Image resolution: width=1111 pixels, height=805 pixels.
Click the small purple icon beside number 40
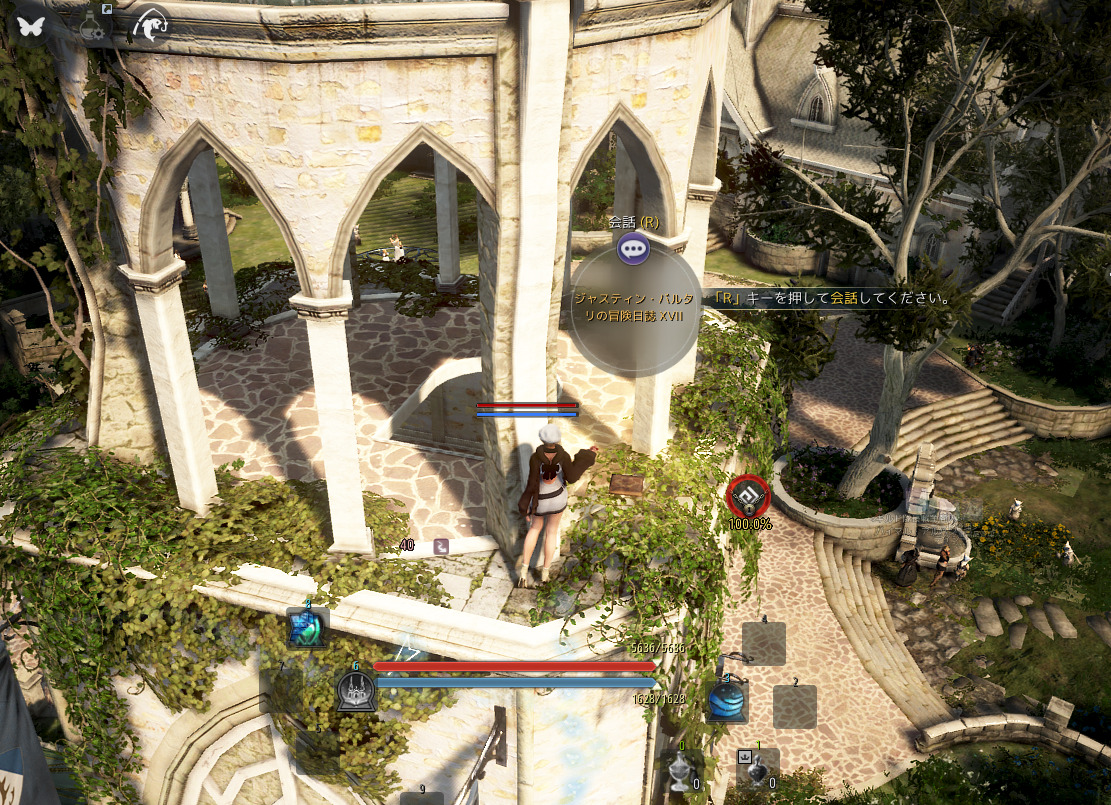click(x=441, y=546)
